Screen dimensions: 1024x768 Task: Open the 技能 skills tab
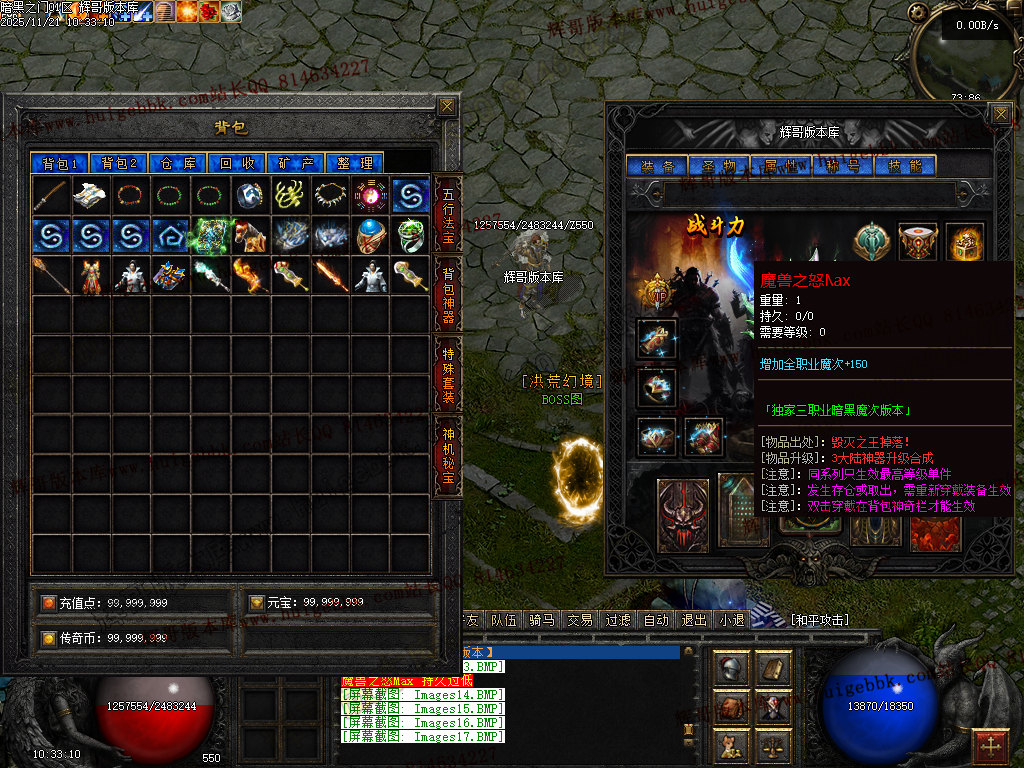point(905,166)
